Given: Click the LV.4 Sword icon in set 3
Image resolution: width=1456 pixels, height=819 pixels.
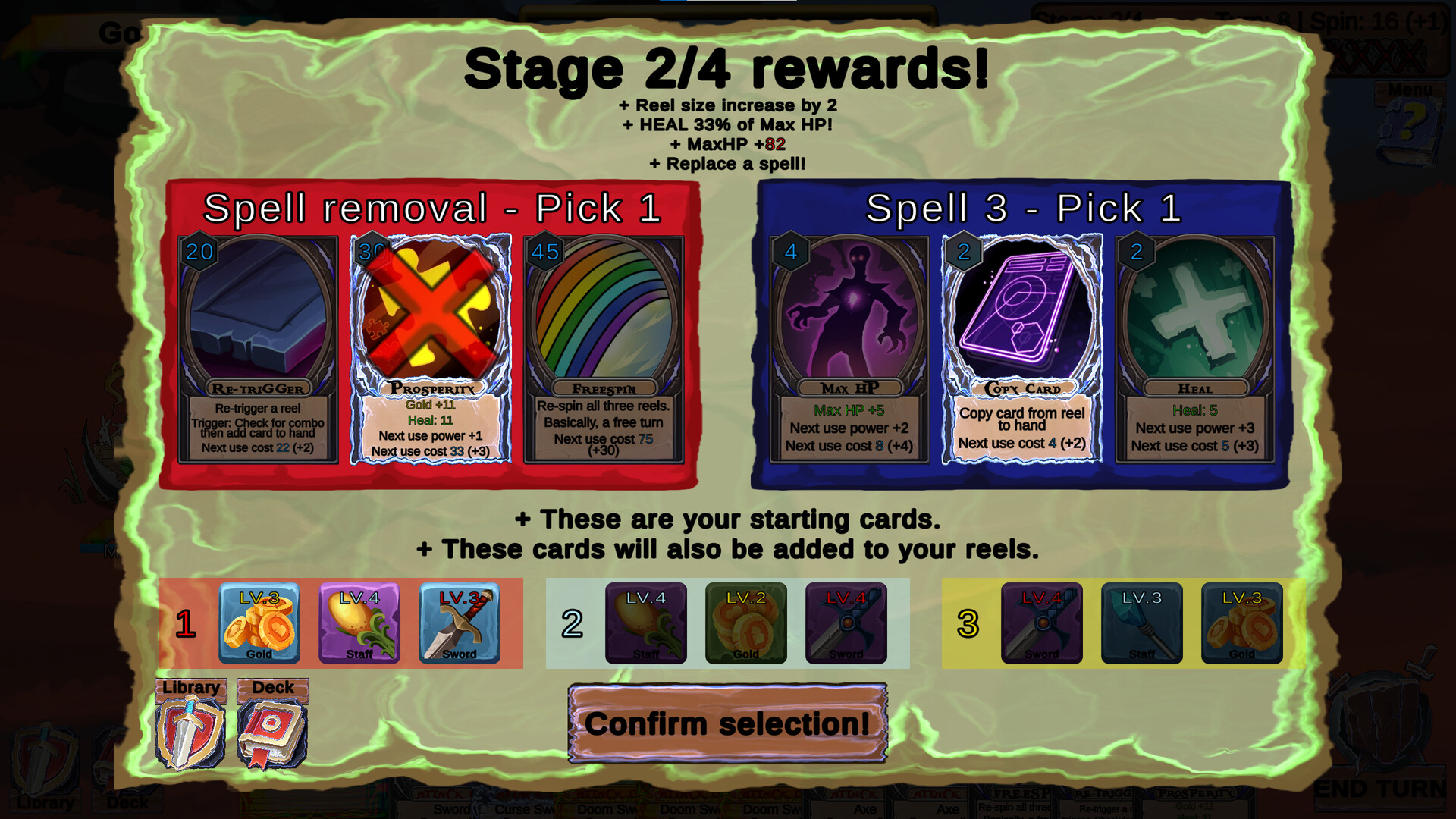Looking at the screenshot, I should pyautogui.click(x=1043, y=623).
